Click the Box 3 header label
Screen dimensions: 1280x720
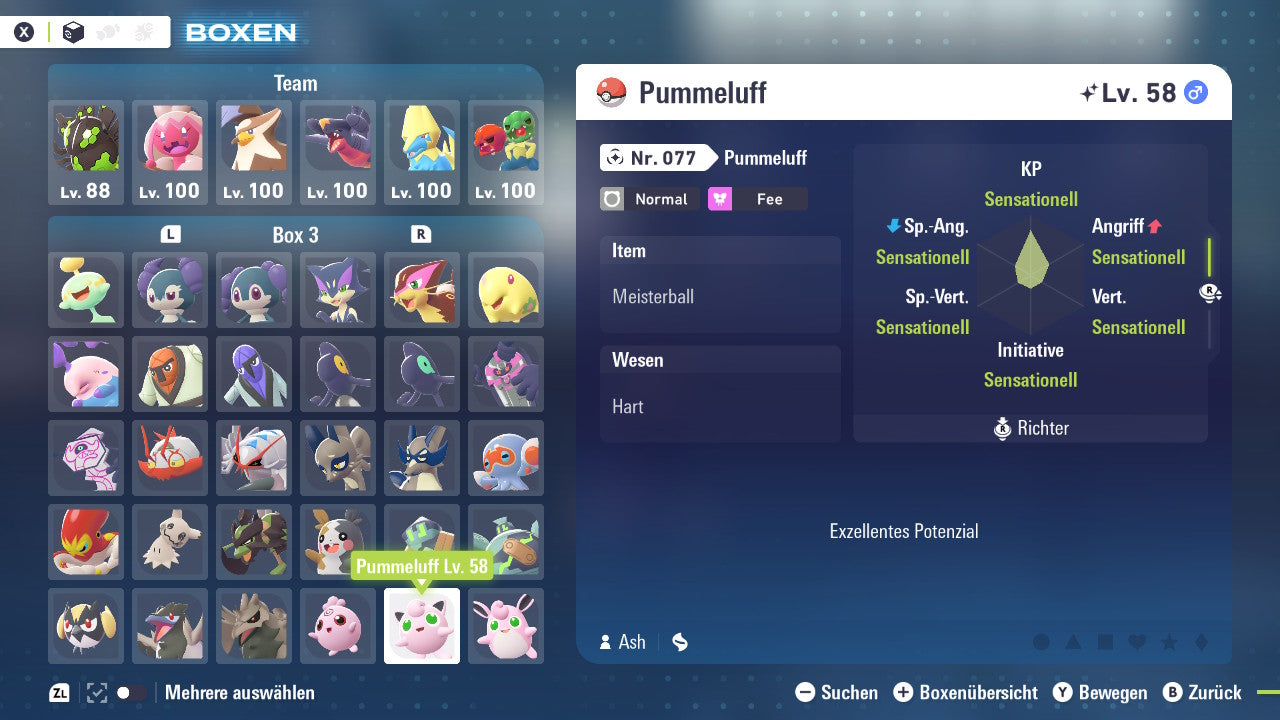pyautogui.click(x=295, y=236)
